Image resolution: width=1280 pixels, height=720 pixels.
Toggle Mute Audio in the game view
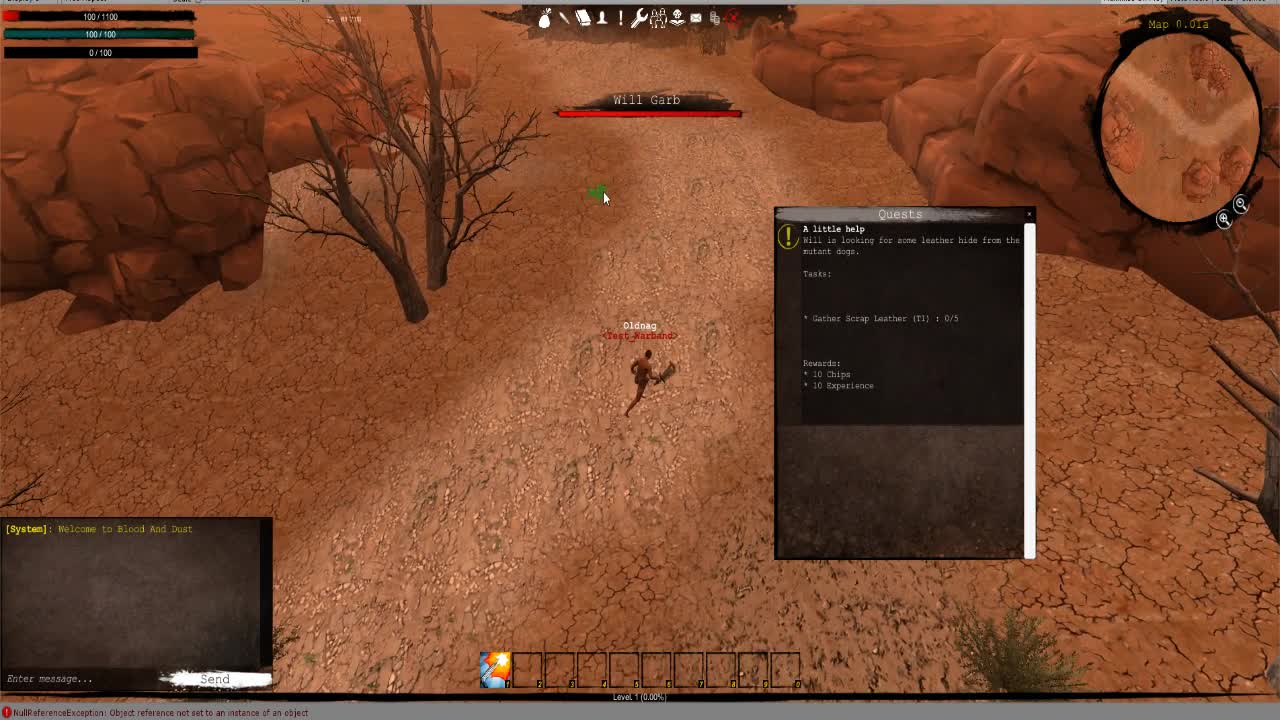point(1192,3)
